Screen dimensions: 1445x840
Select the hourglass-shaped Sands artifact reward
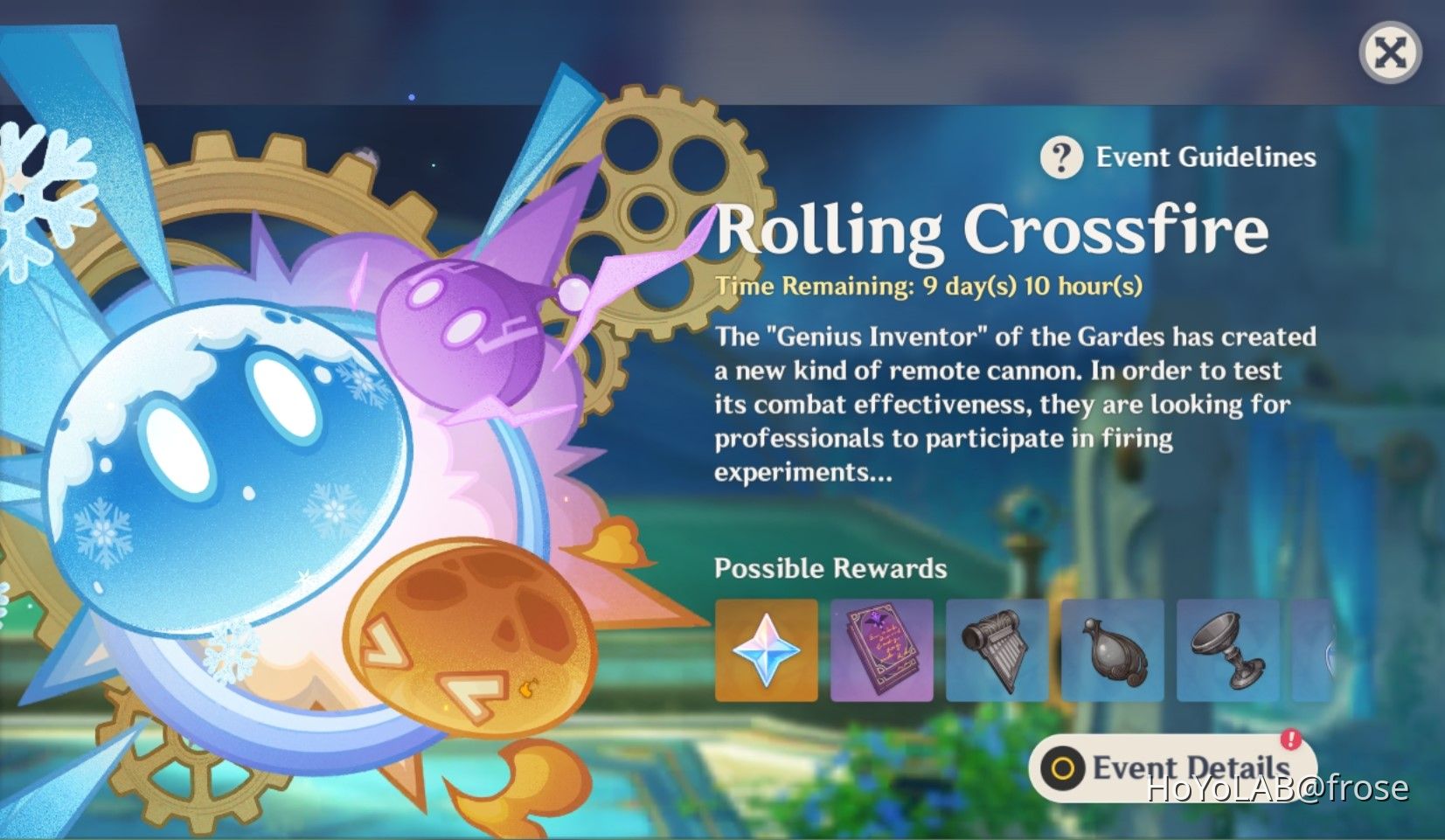click(1114, 649)
